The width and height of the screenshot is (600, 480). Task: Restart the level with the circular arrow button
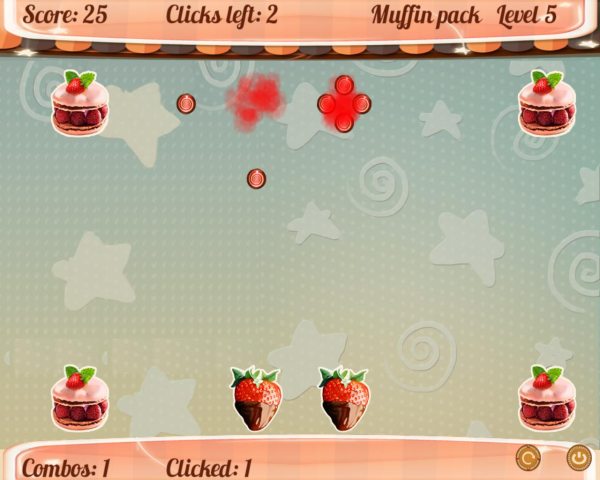click(528, 458)
